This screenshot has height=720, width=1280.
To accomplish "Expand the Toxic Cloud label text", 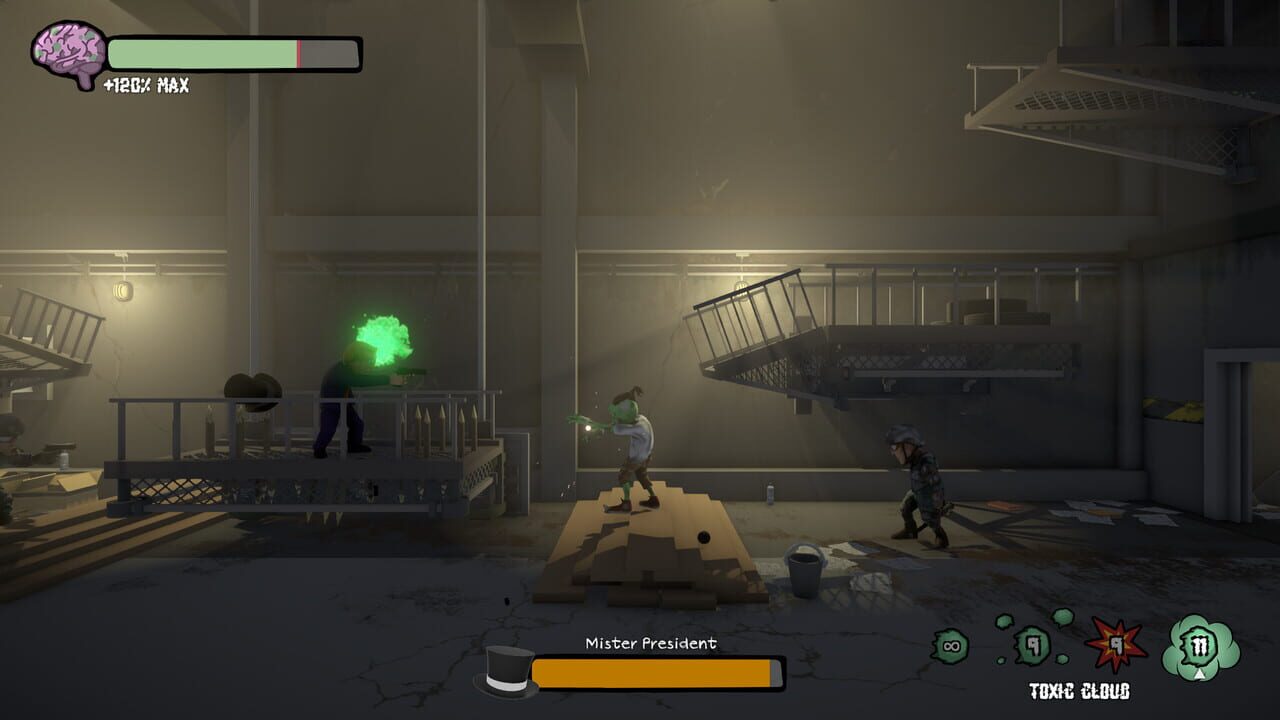I will (1080, 690).
